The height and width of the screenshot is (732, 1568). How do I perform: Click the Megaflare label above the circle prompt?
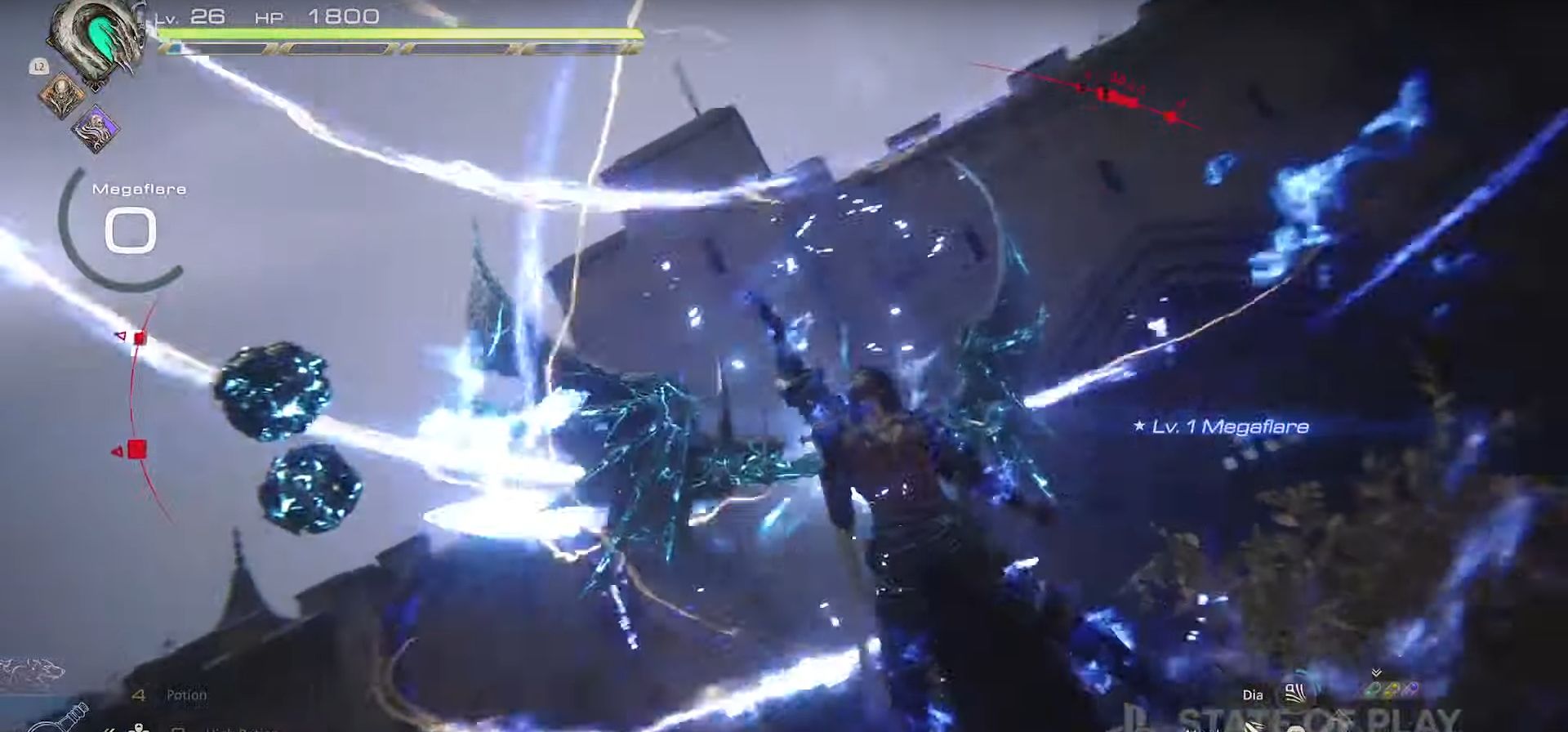(140, 188)
